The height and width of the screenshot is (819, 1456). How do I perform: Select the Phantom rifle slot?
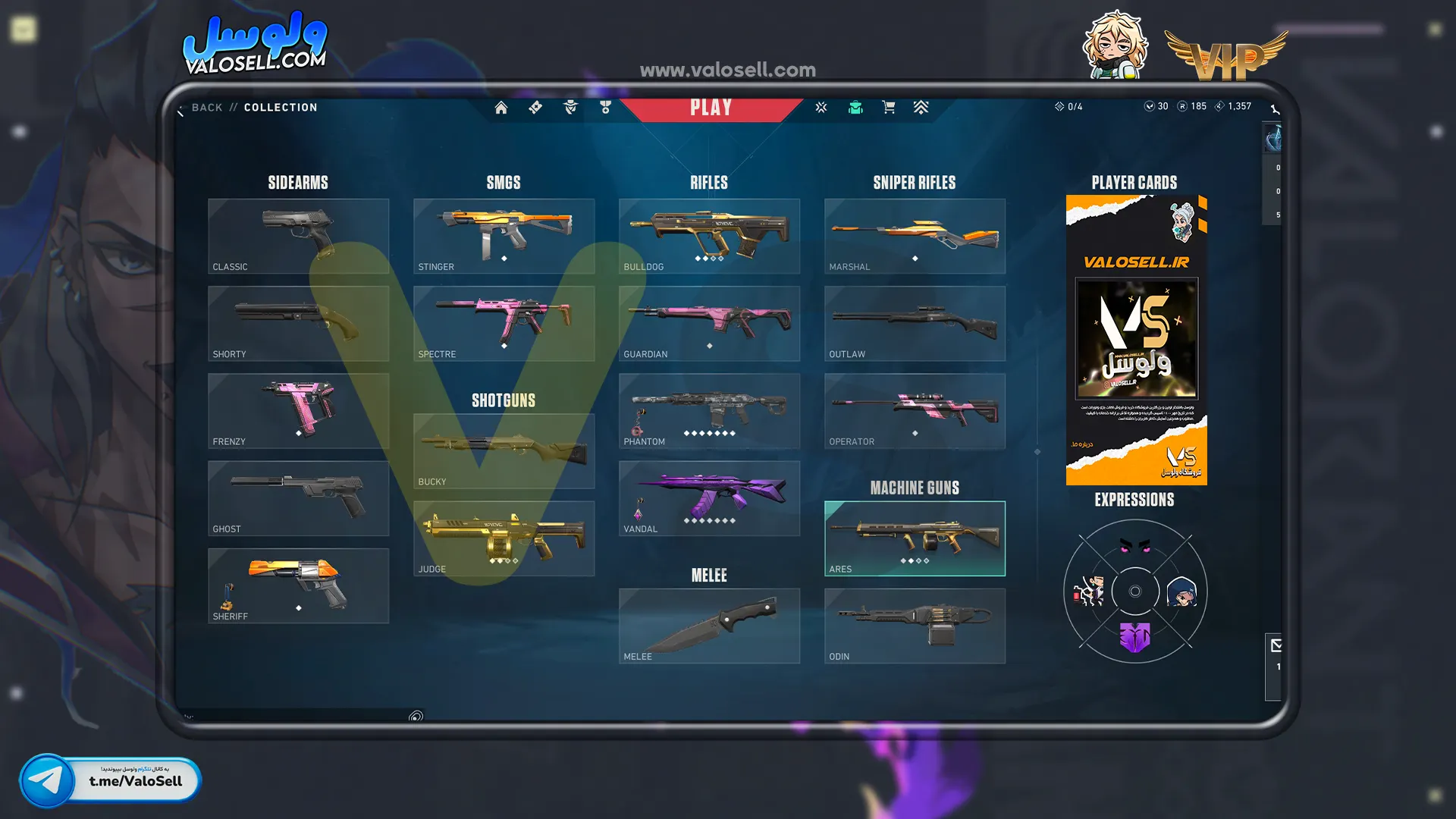709,410
